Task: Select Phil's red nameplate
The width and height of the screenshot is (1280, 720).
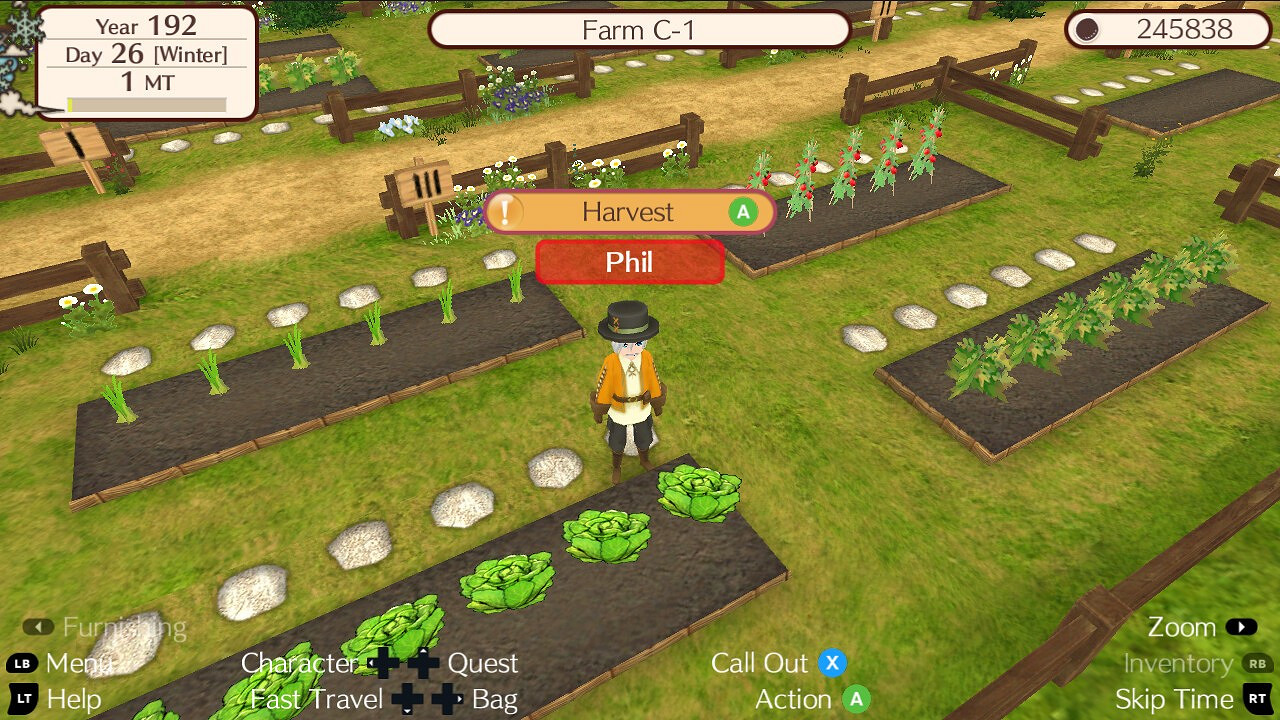Action: click(x=629, y=262)
